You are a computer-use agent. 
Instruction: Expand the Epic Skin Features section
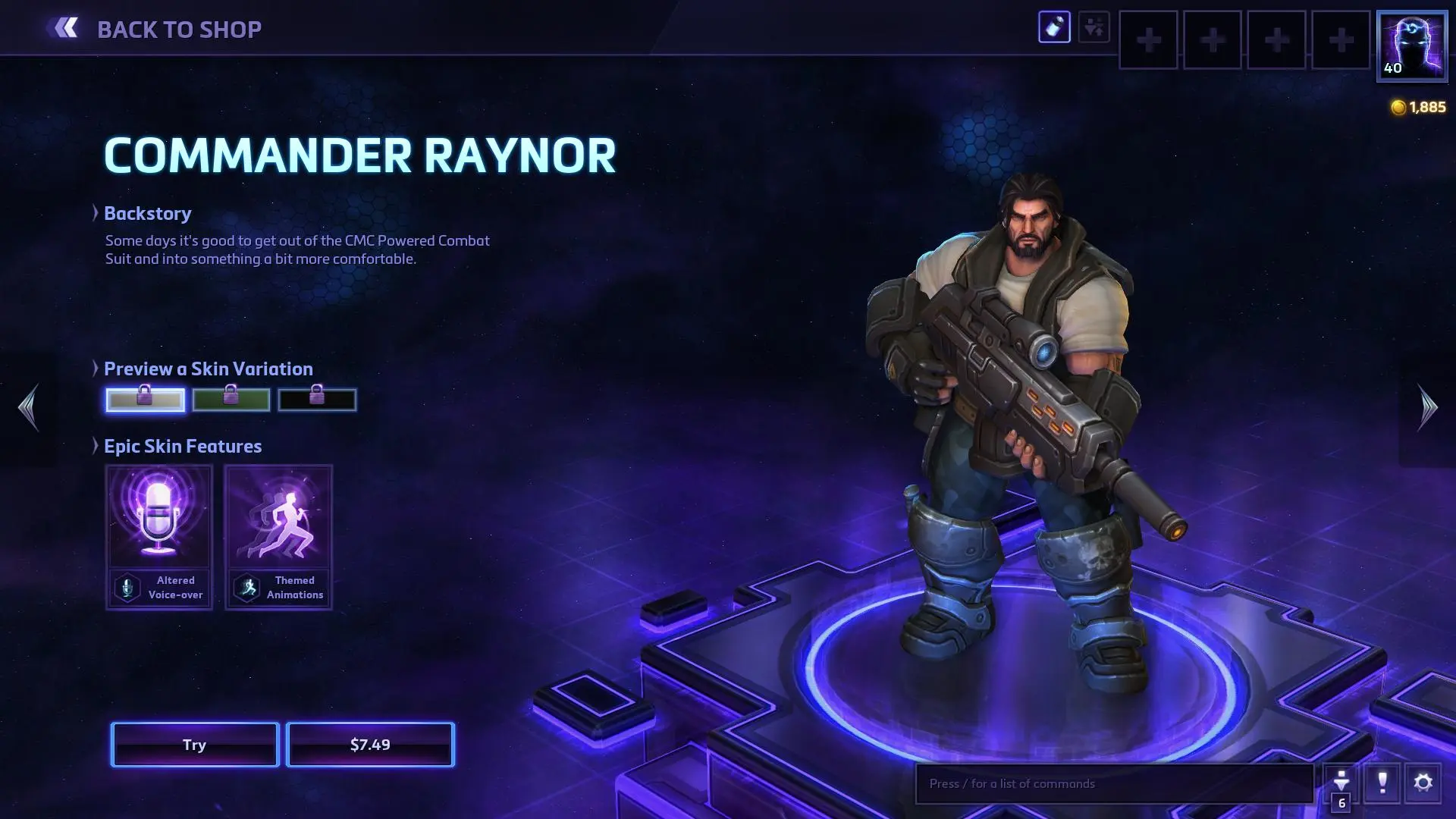point(182,447)
